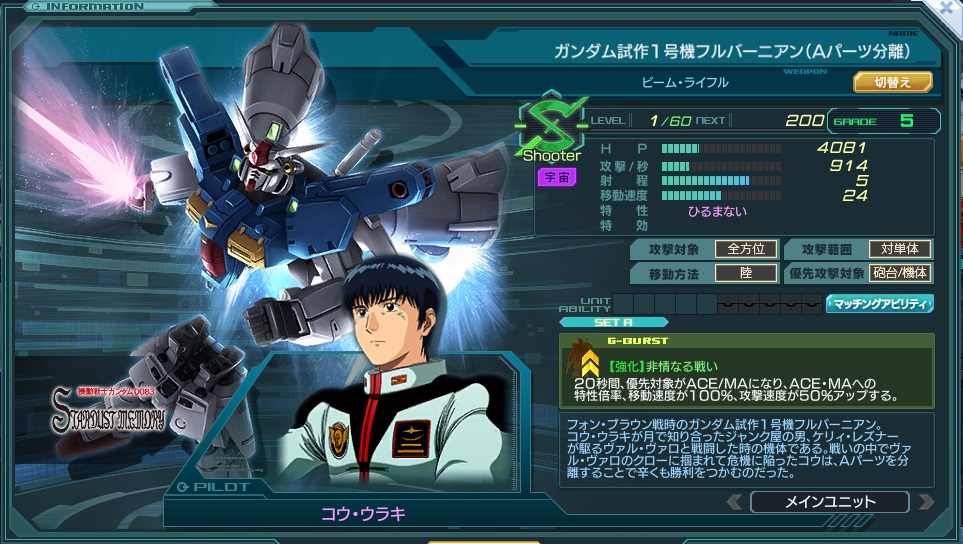
Task: Go to previous unit with left arrow
Action: click(x=735, y=502)
